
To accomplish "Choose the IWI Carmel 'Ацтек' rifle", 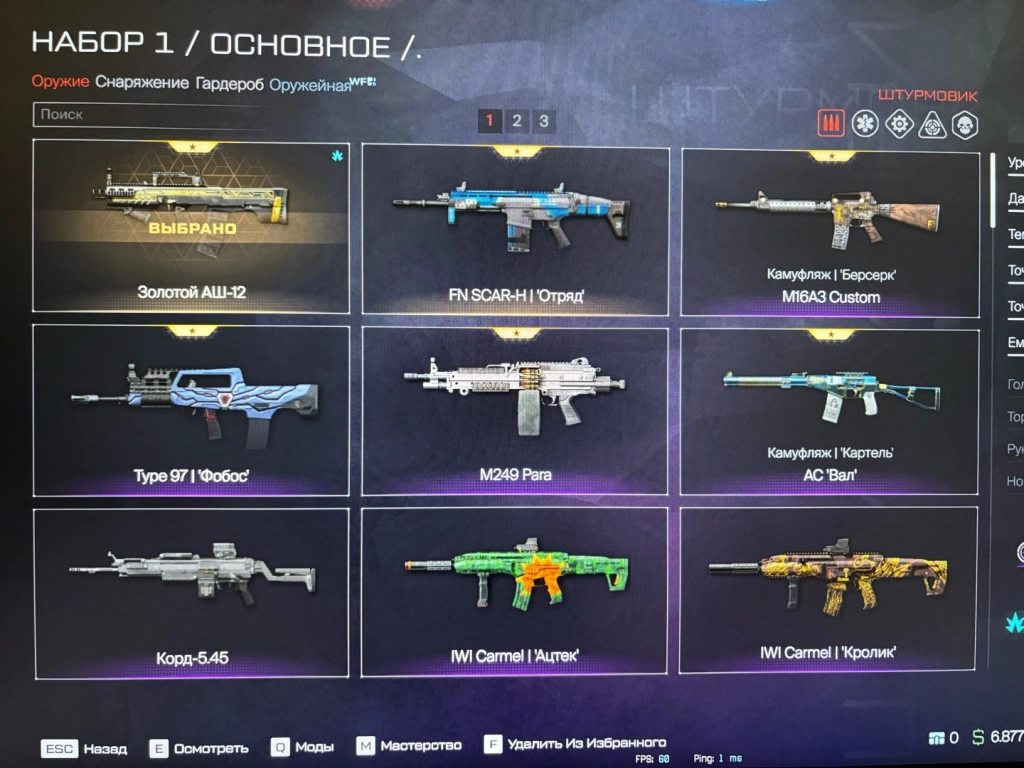I will (x=515, y=591).
